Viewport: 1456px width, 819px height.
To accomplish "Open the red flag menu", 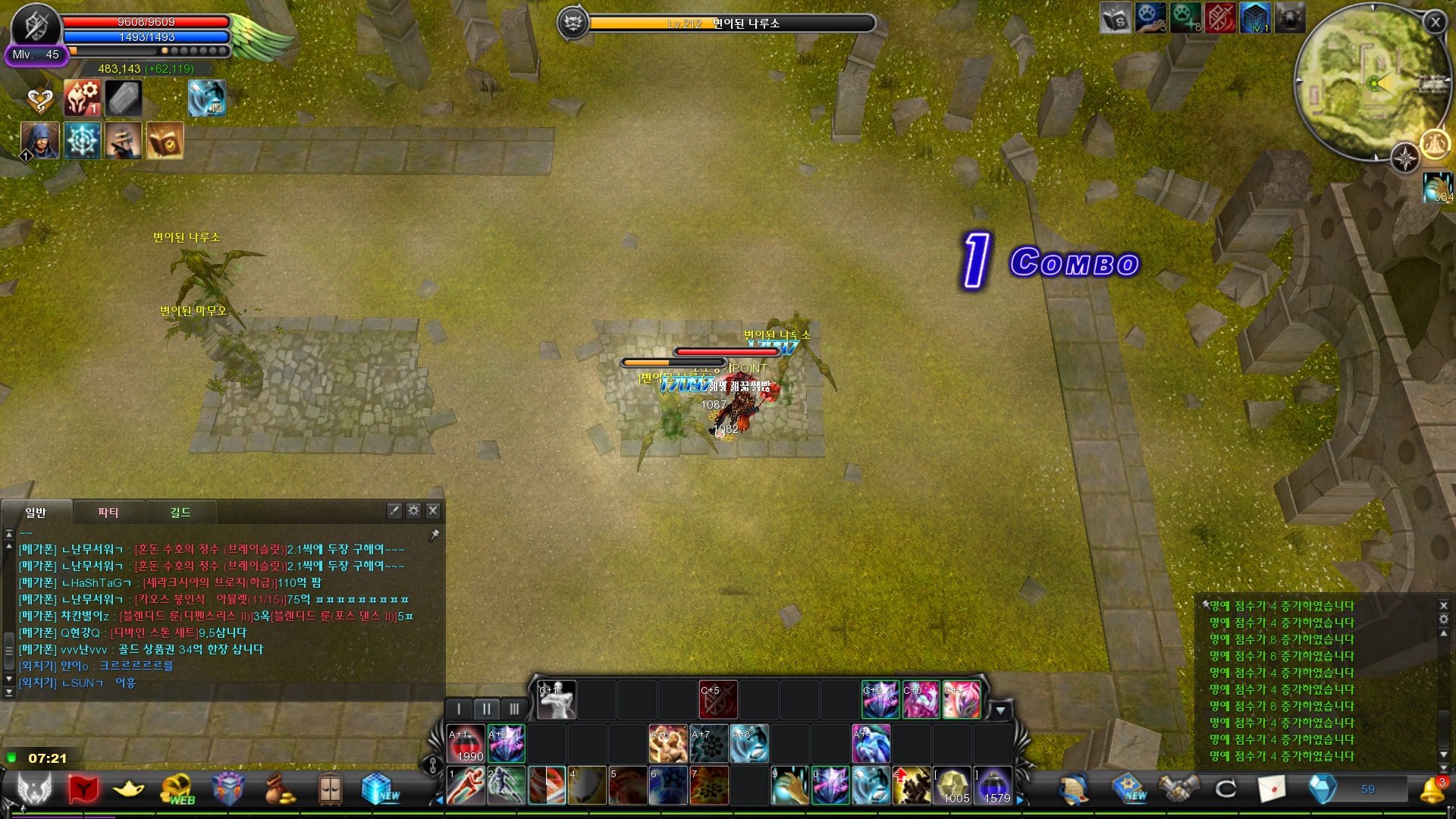I will click(x=83, y=789).
